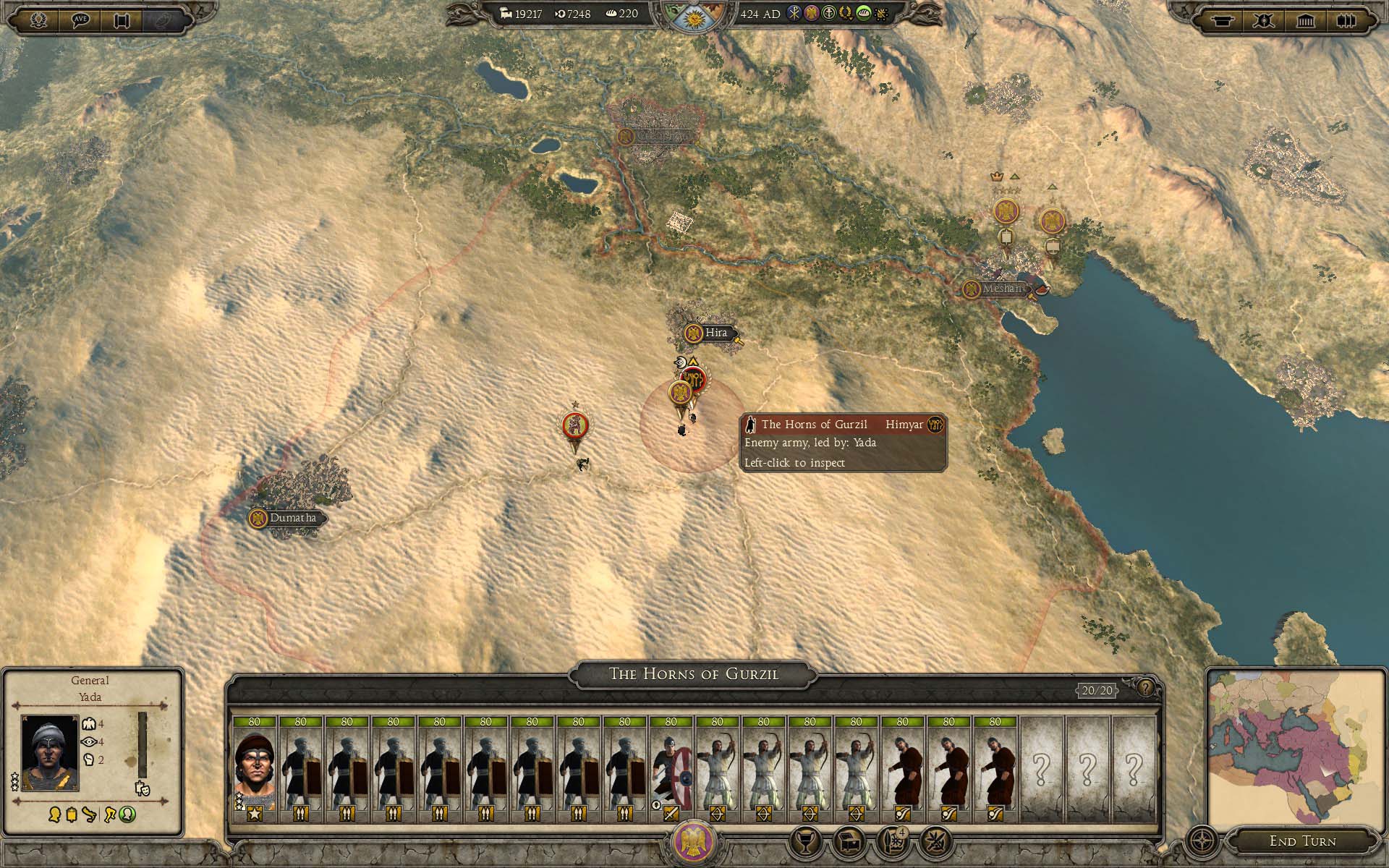Viewport: 1389px width, 868px height.
Task: Select the Dumatha settlement label
Action: point(292,518)
